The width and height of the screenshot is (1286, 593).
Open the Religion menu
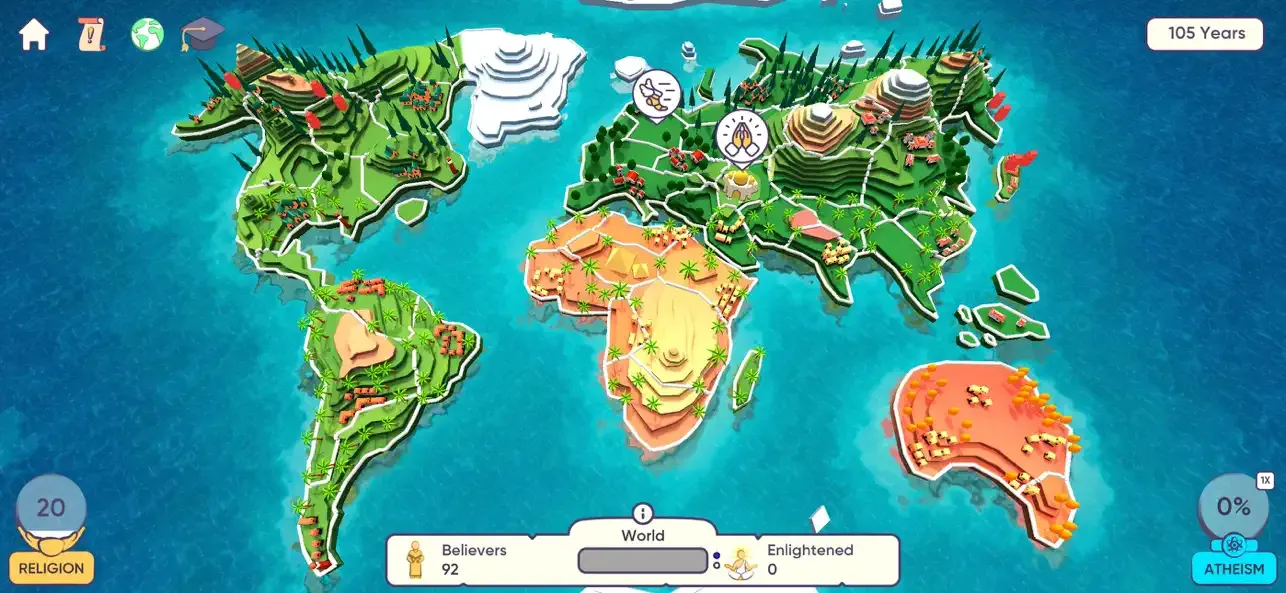(51, 568)
